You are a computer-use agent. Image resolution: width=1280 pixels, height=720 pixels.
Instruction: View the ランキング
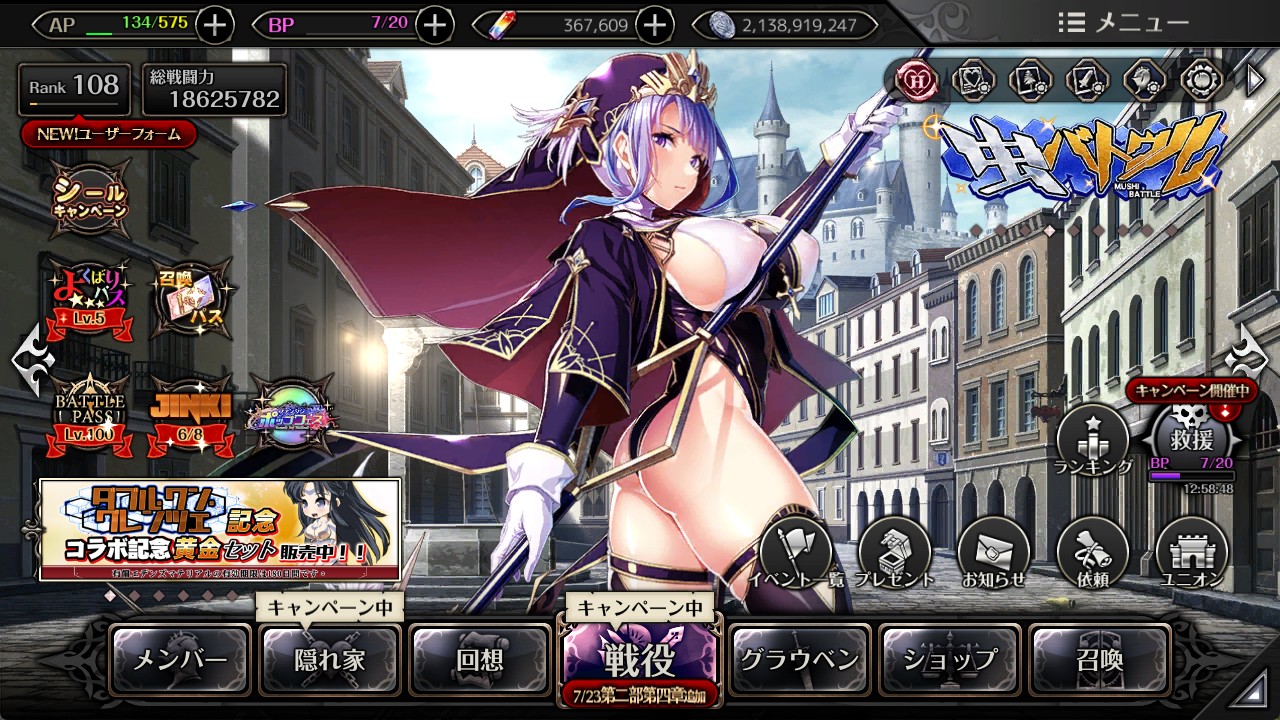click(x=1093, y=442)
